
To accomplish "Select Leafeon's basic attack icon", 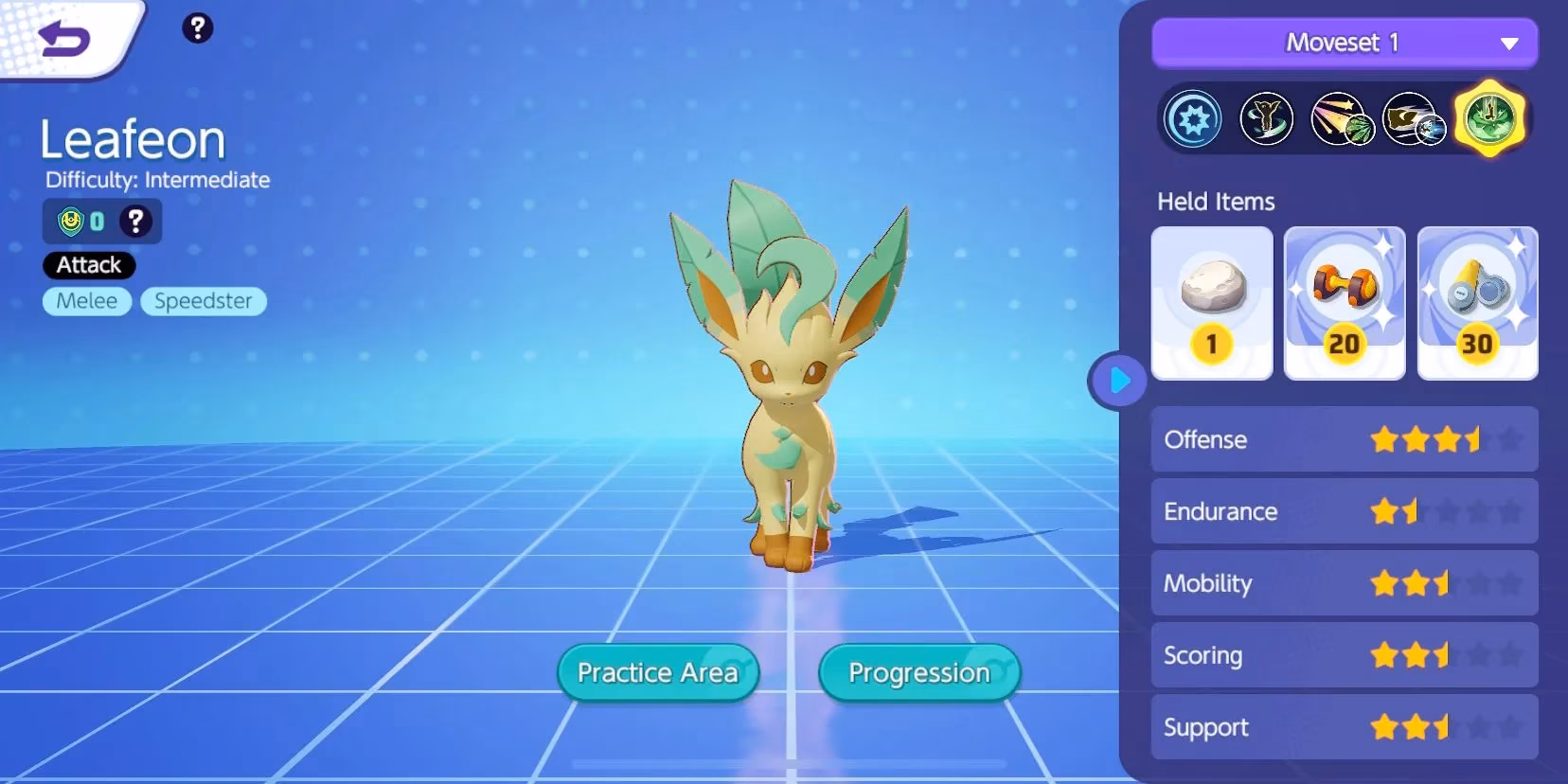I will coord(1192,120).
